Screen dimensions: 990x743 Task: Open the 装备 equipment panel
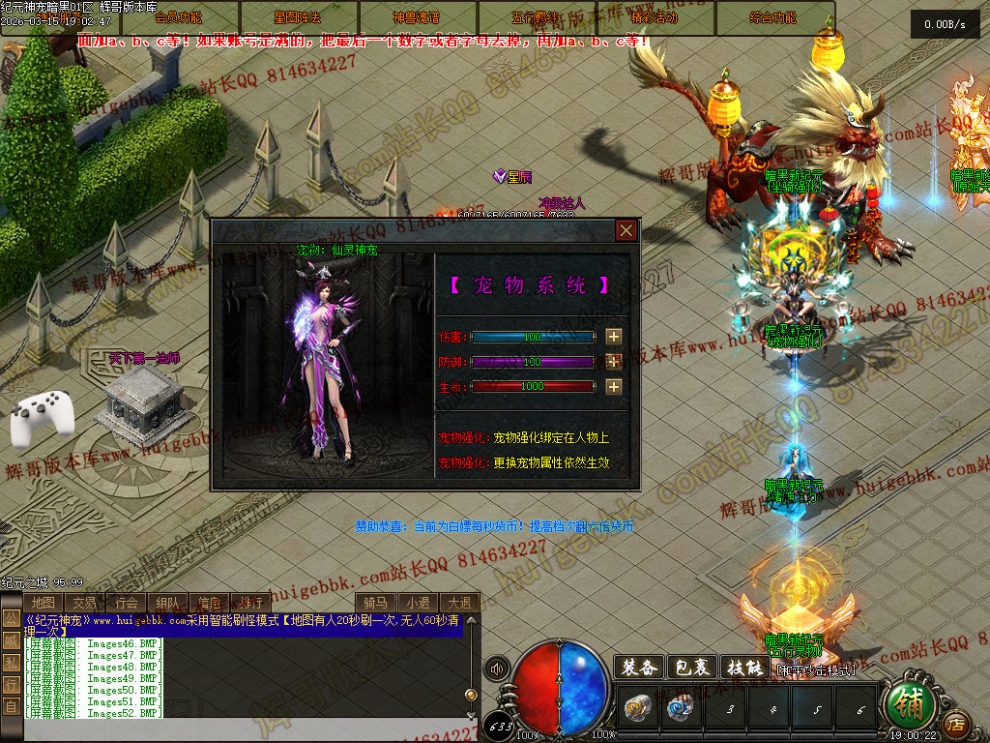tap(639, 668)
